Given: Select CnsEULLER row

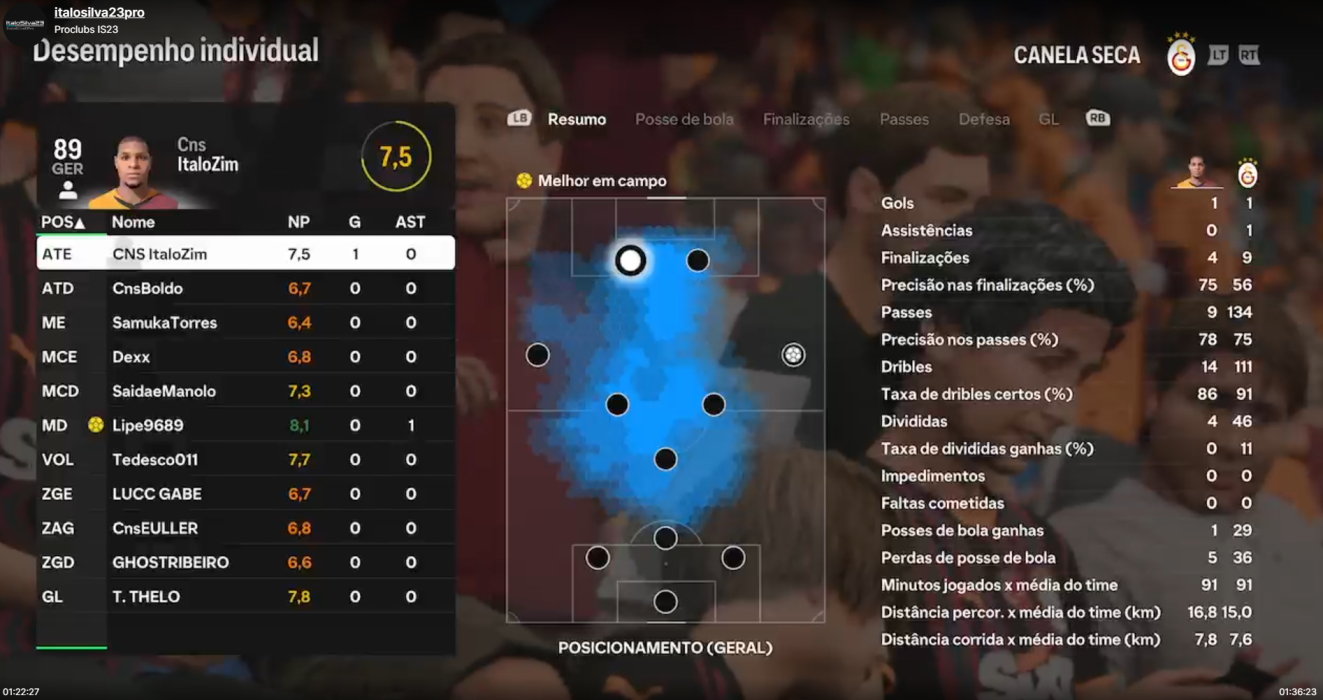Looking at the screenshot, I should click(245, 528).
